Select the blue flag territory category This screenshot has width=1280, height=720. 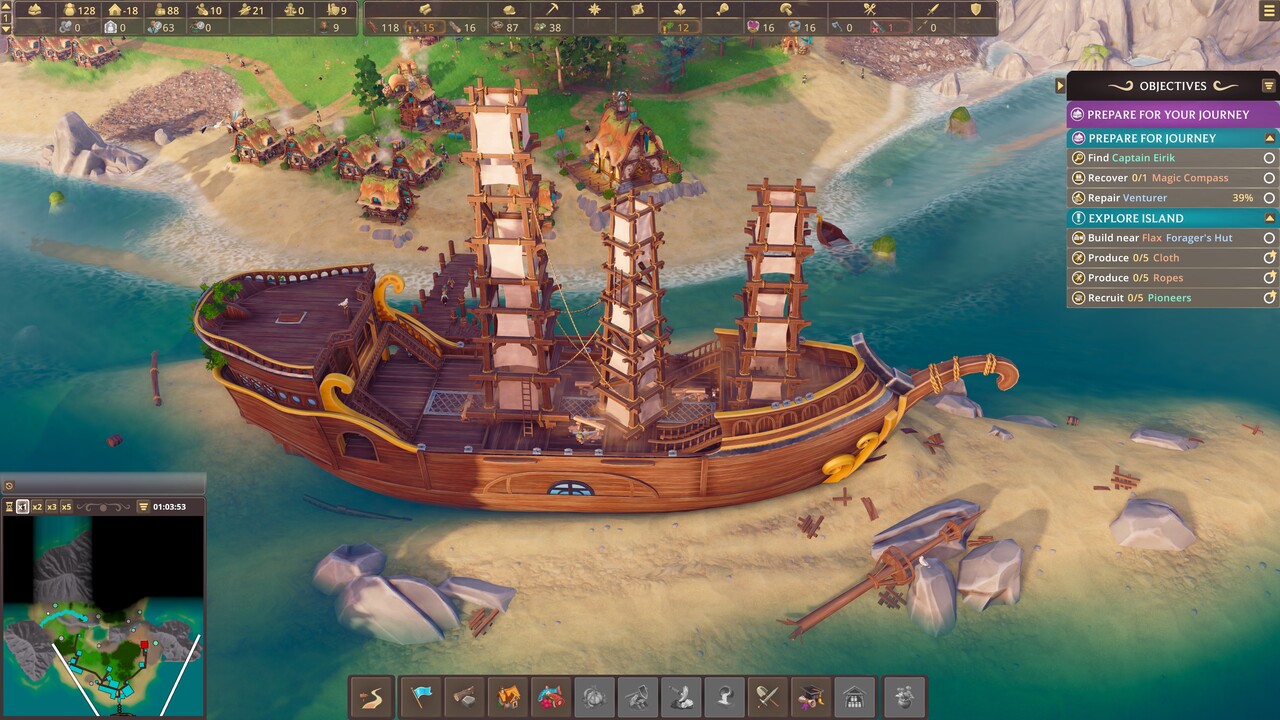421,696
